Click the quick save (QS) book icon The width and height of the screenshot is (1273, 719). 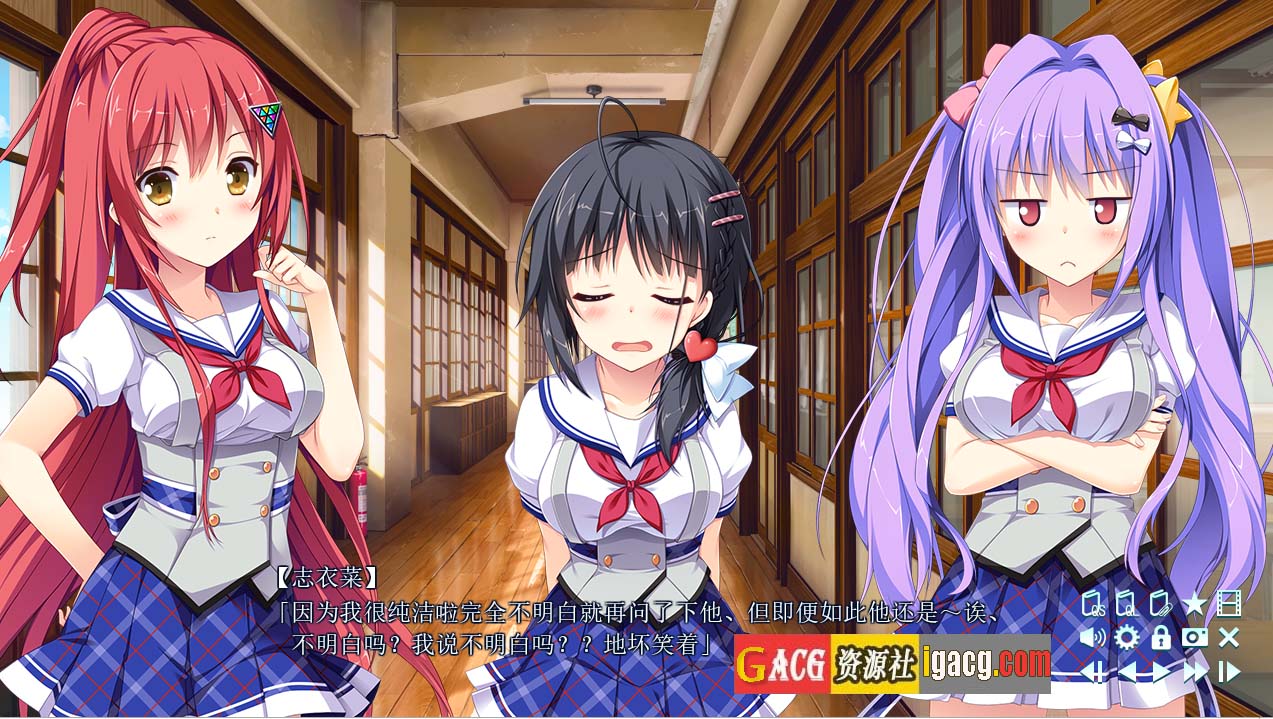coord(1095,604)
